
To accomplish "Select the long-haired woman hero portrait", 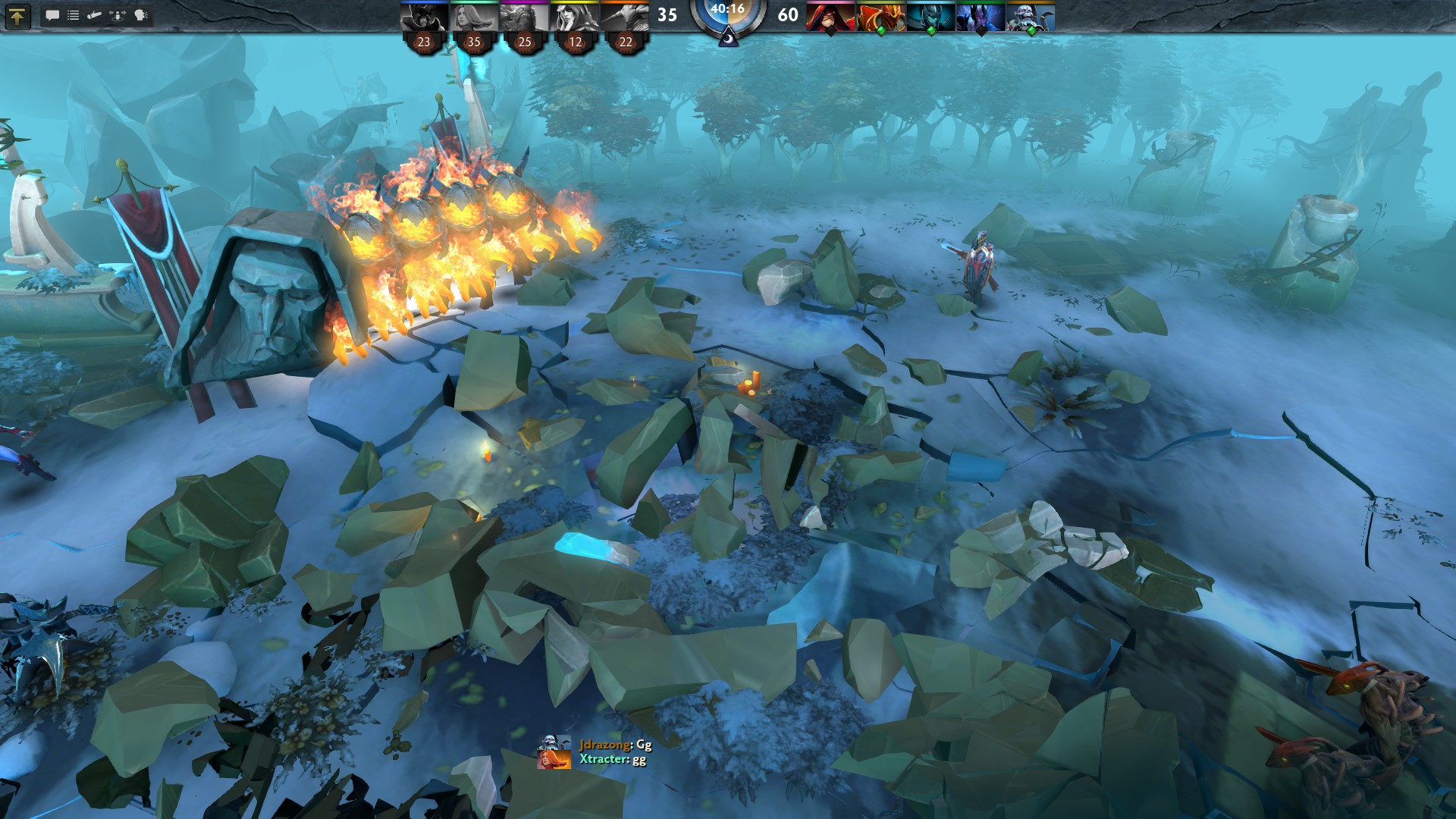I will (x=474, y=17).
